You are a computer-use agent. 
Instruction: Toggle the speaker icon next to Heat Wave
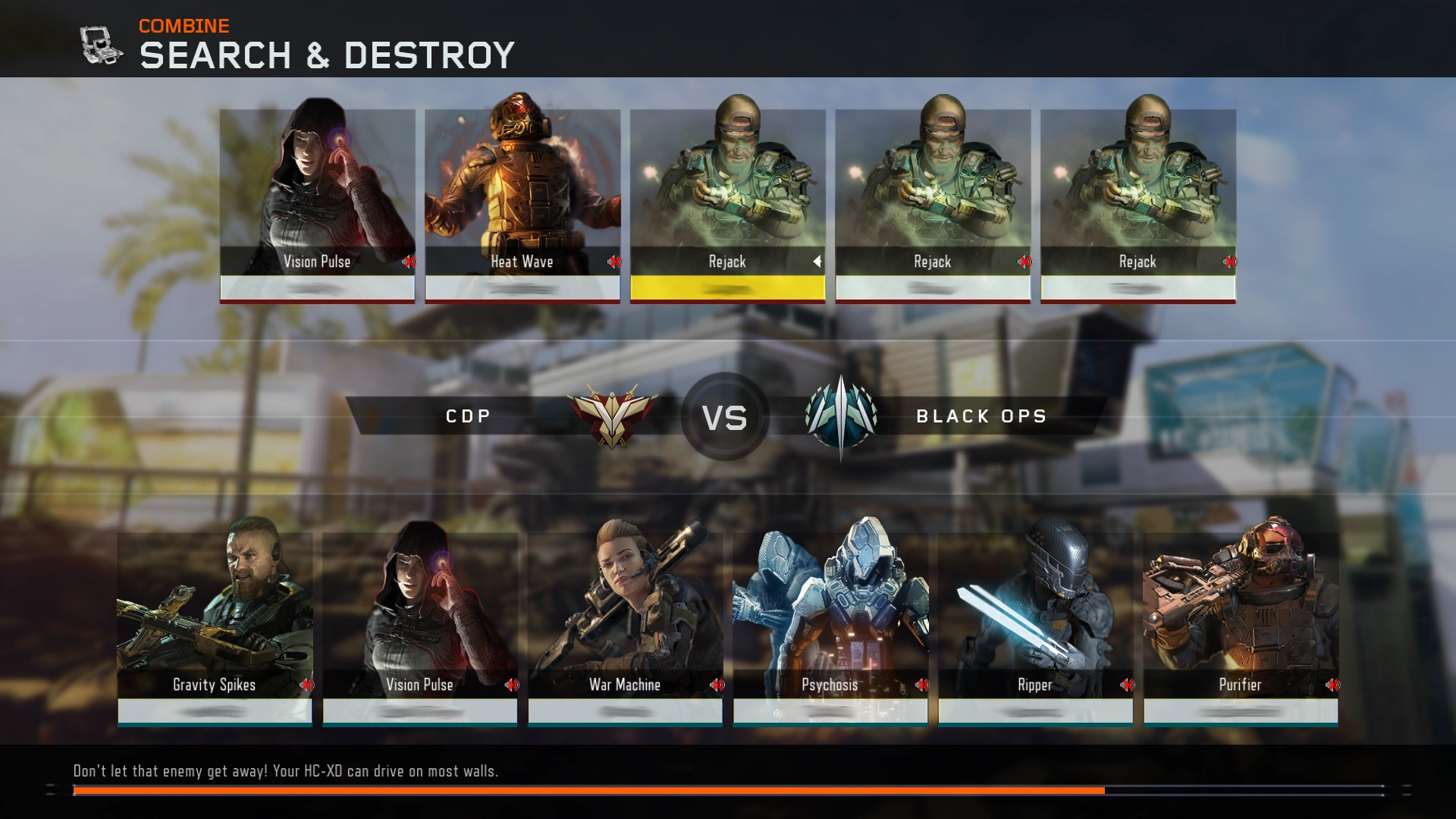(x=613, y=262)
